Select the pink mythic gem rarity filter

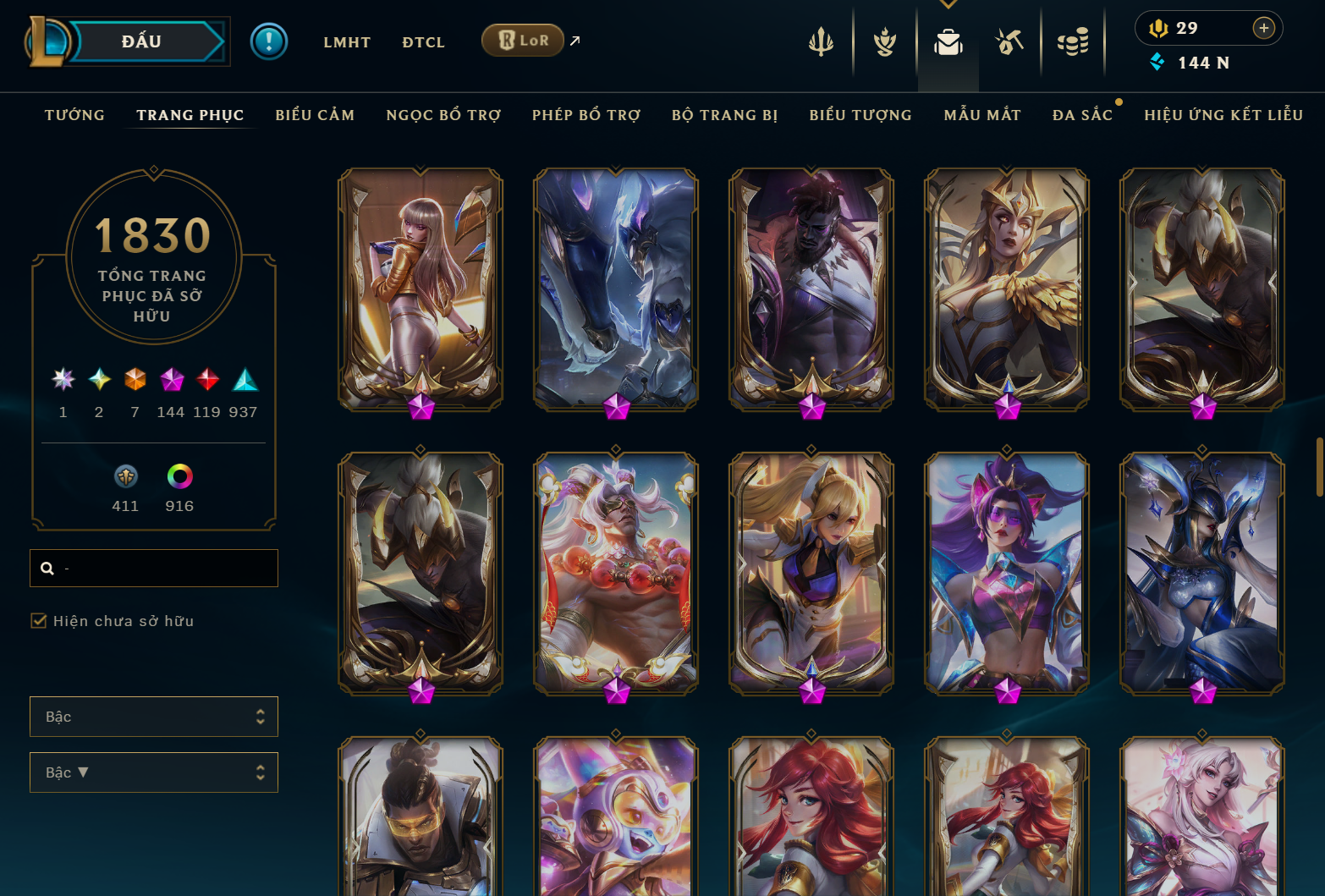(x=173, y=381)
